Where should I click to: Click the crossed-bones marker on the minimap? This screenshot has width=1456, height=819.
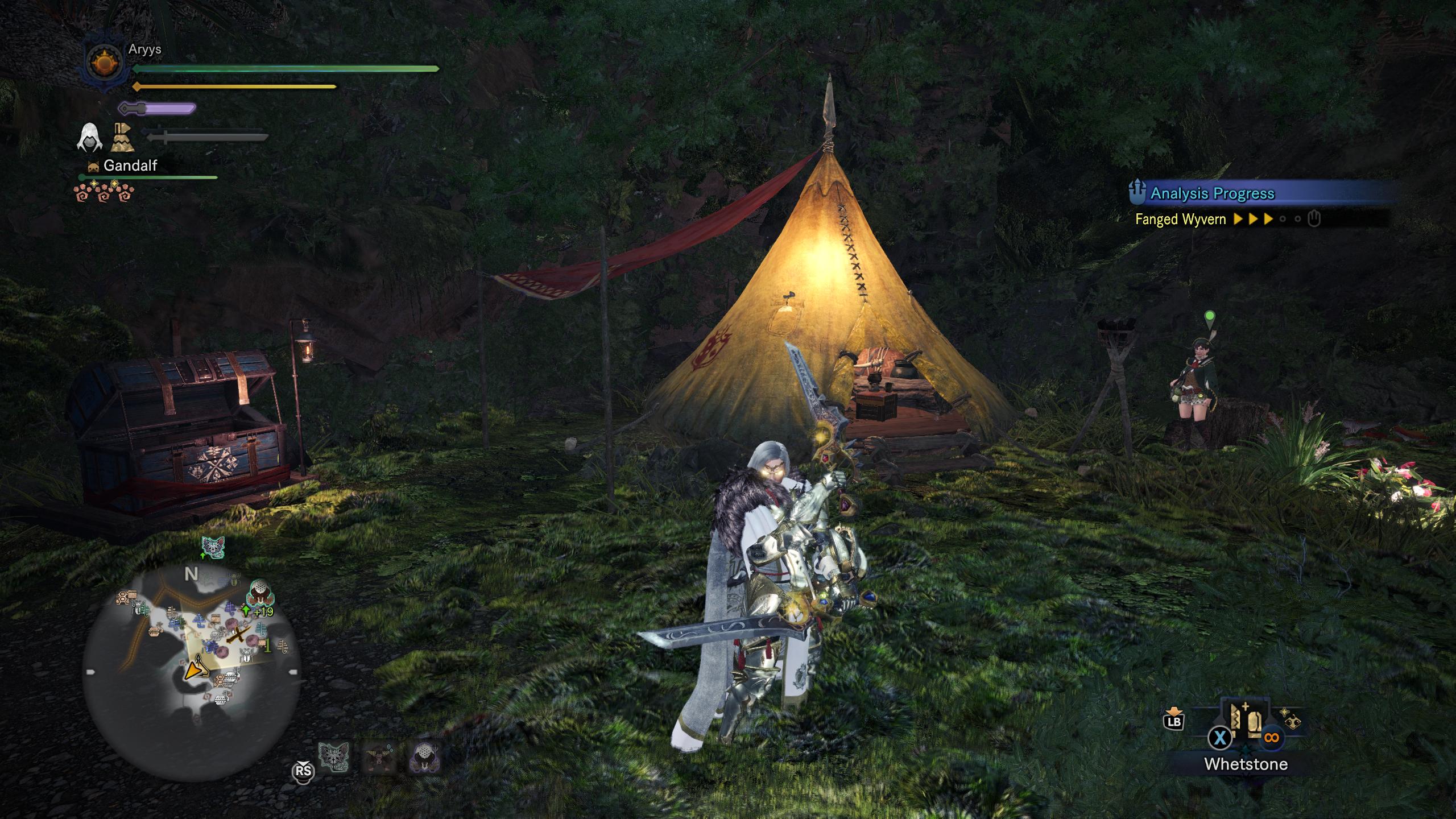pyautogui.click(x=238, y=635)
